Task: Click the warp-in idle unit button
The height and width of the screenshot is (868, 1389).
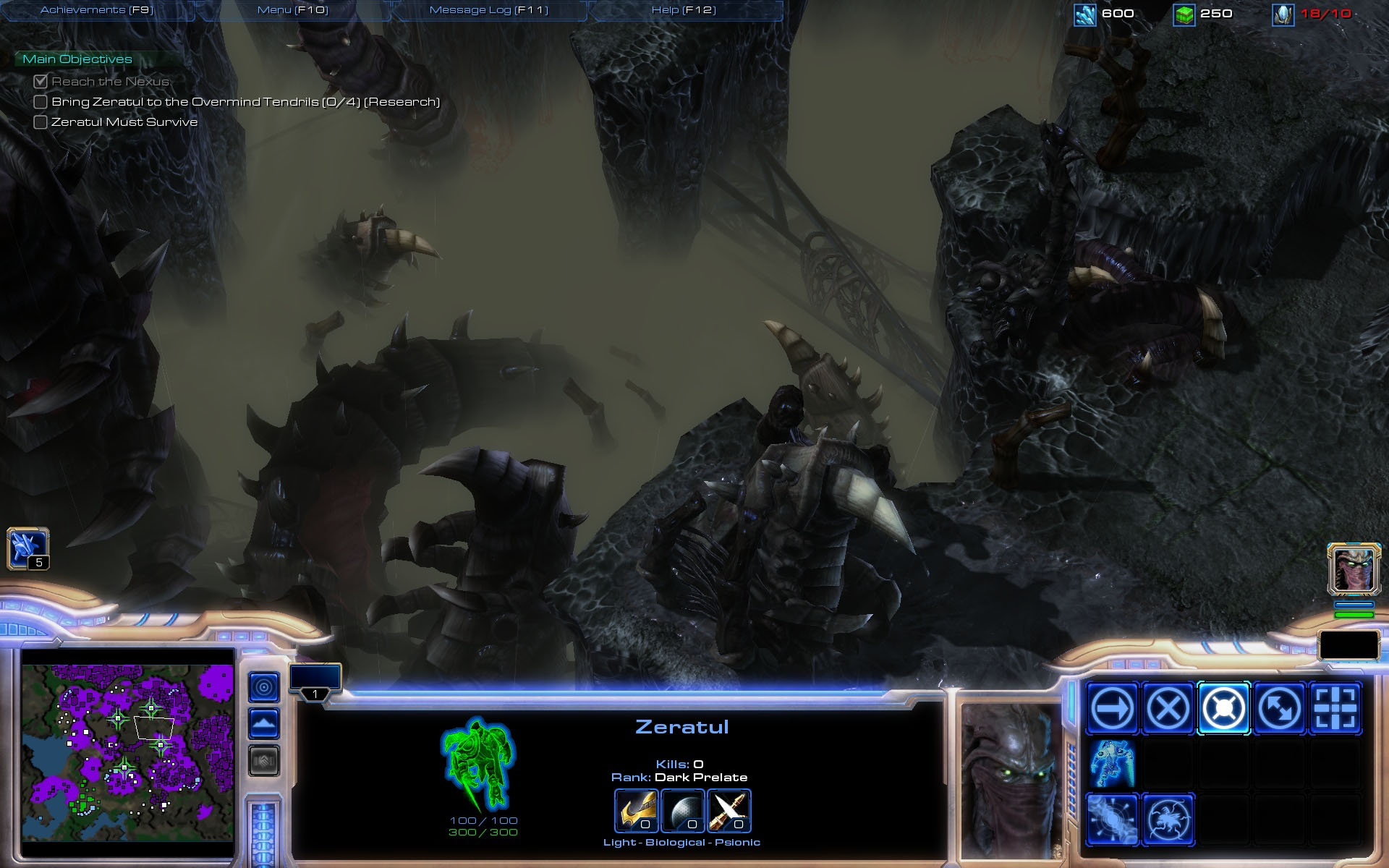Action: pos(27,549)
